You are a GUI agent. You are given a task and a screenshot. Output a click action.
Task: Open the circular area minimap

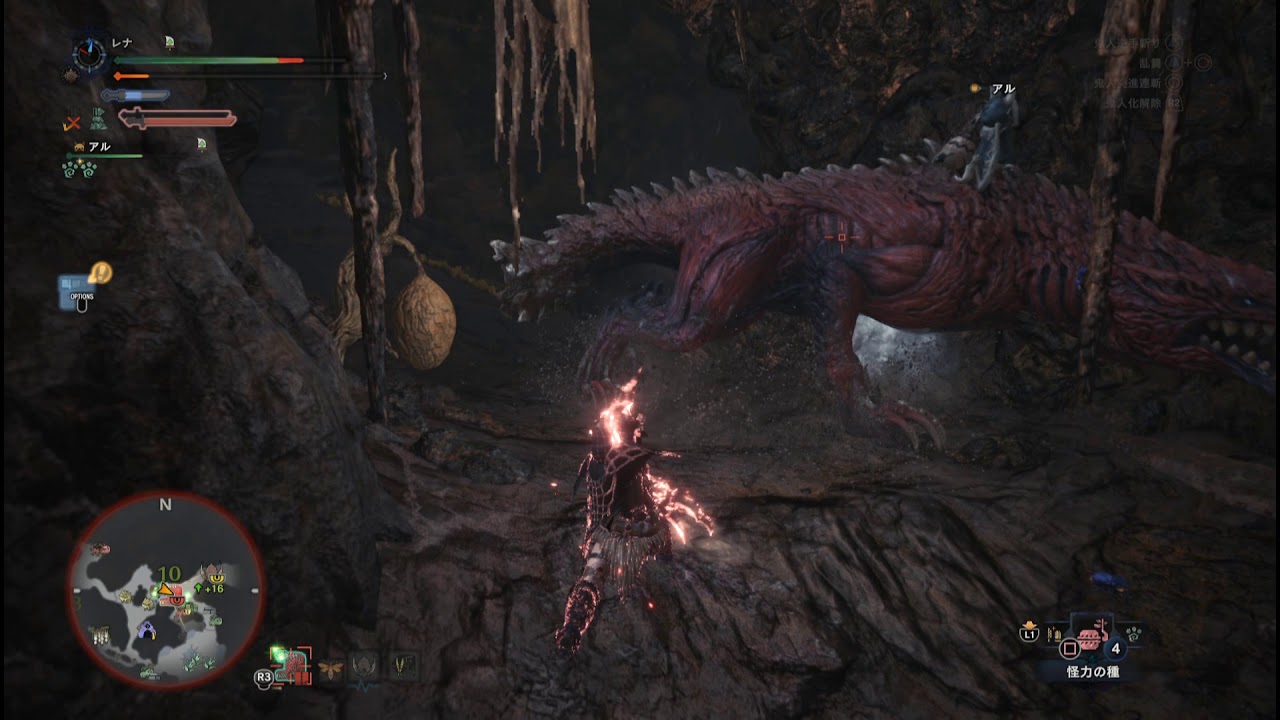click(x=166, y=590)
